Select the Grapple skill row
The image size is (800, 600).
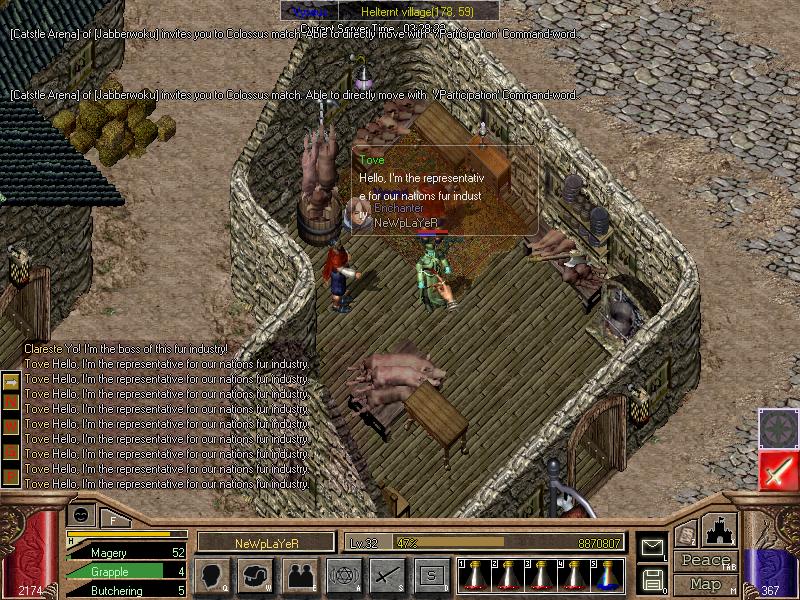click(x=127, y=571)
